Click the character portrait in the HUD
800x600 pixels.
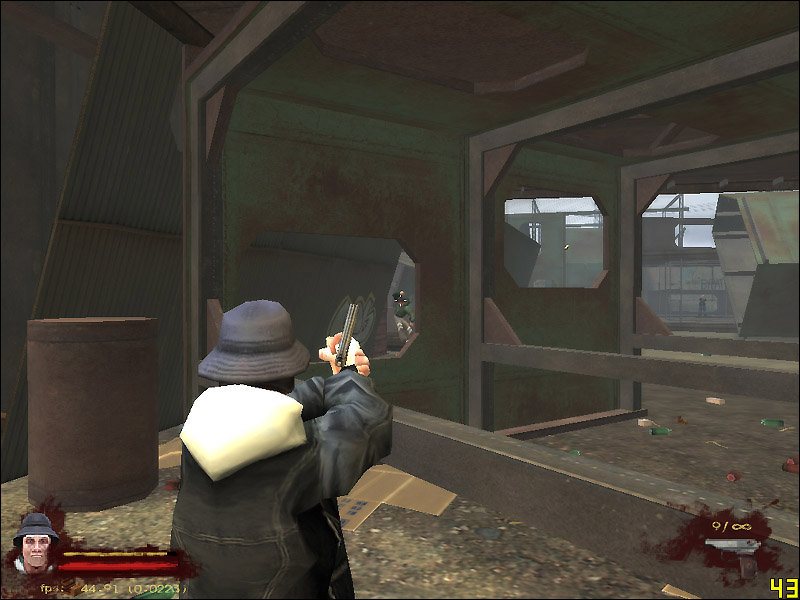(35, 542)
